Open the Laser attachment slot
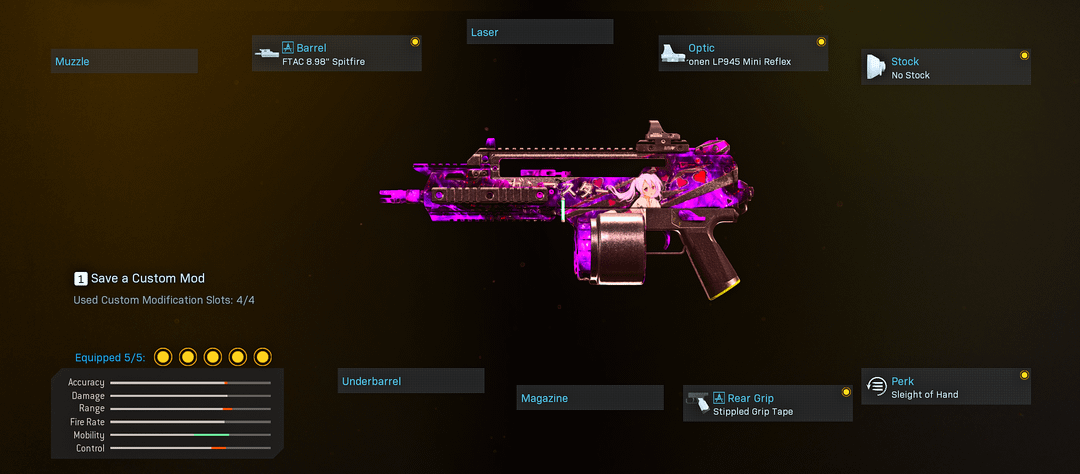 click(x=540, y=32)
